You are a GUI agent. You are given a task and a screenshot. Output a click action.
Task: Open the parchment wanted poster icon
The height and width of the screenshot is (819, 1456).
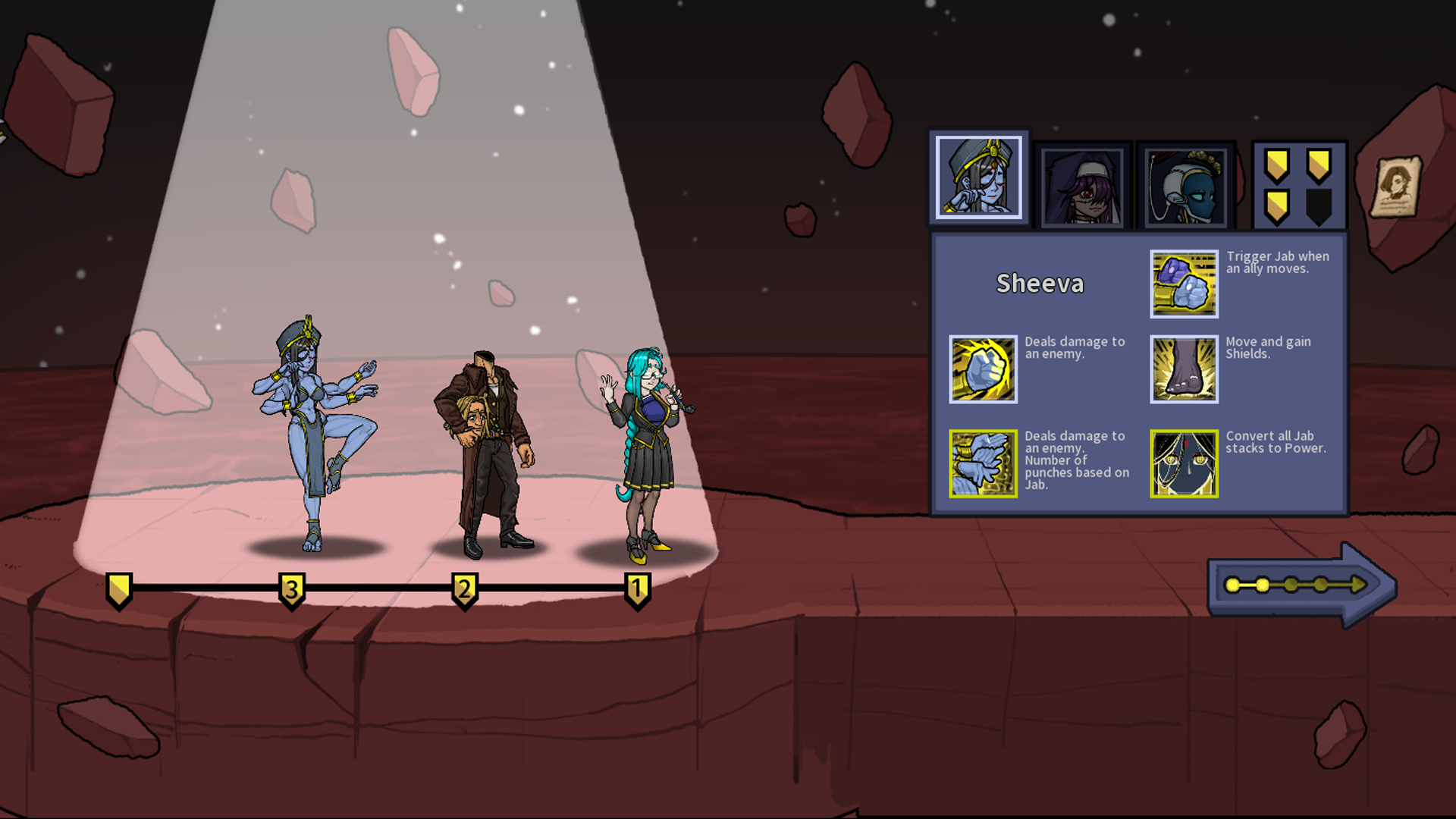coord(1396,186)
